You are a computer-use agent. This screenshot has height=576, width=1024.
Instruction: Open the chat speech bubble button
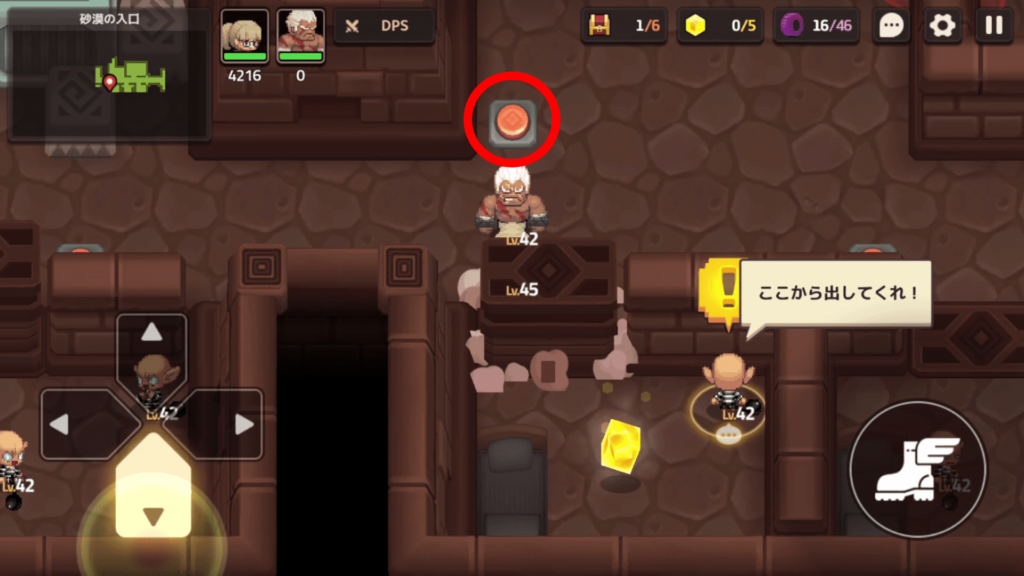coord(890,26)
